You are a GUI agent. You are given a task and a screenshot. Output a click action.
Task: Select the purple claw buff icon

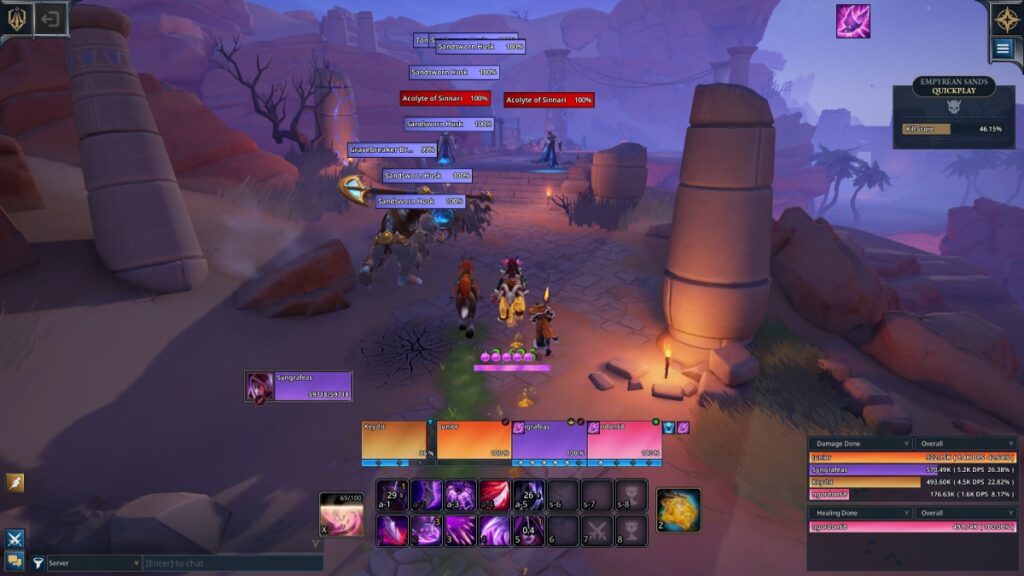click(x=853, y=21)
